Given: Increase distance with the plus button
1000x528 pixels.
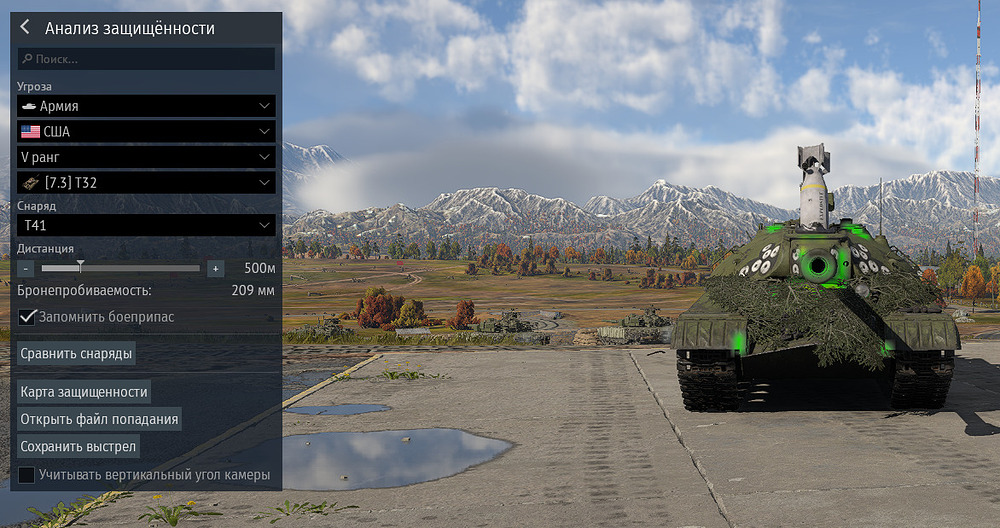Looking at the screenshot, I should 215,268.
